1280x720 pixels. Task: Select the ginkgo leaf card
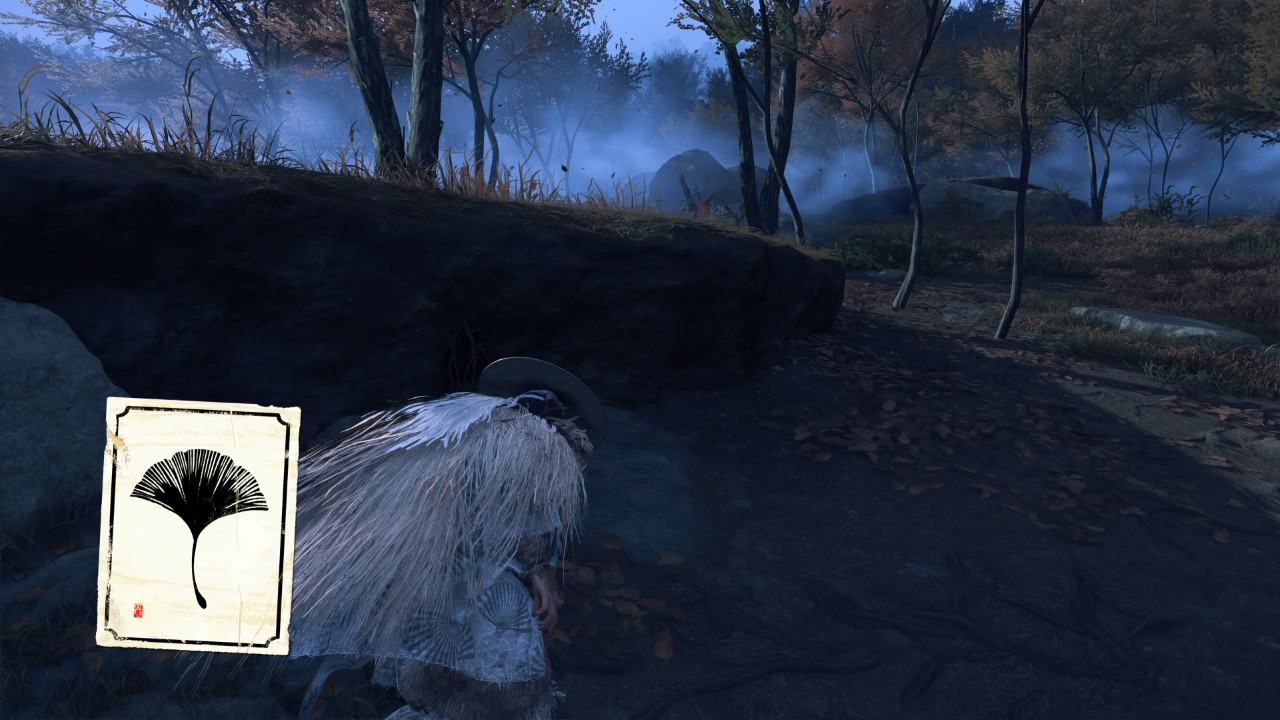pos(198,525)
